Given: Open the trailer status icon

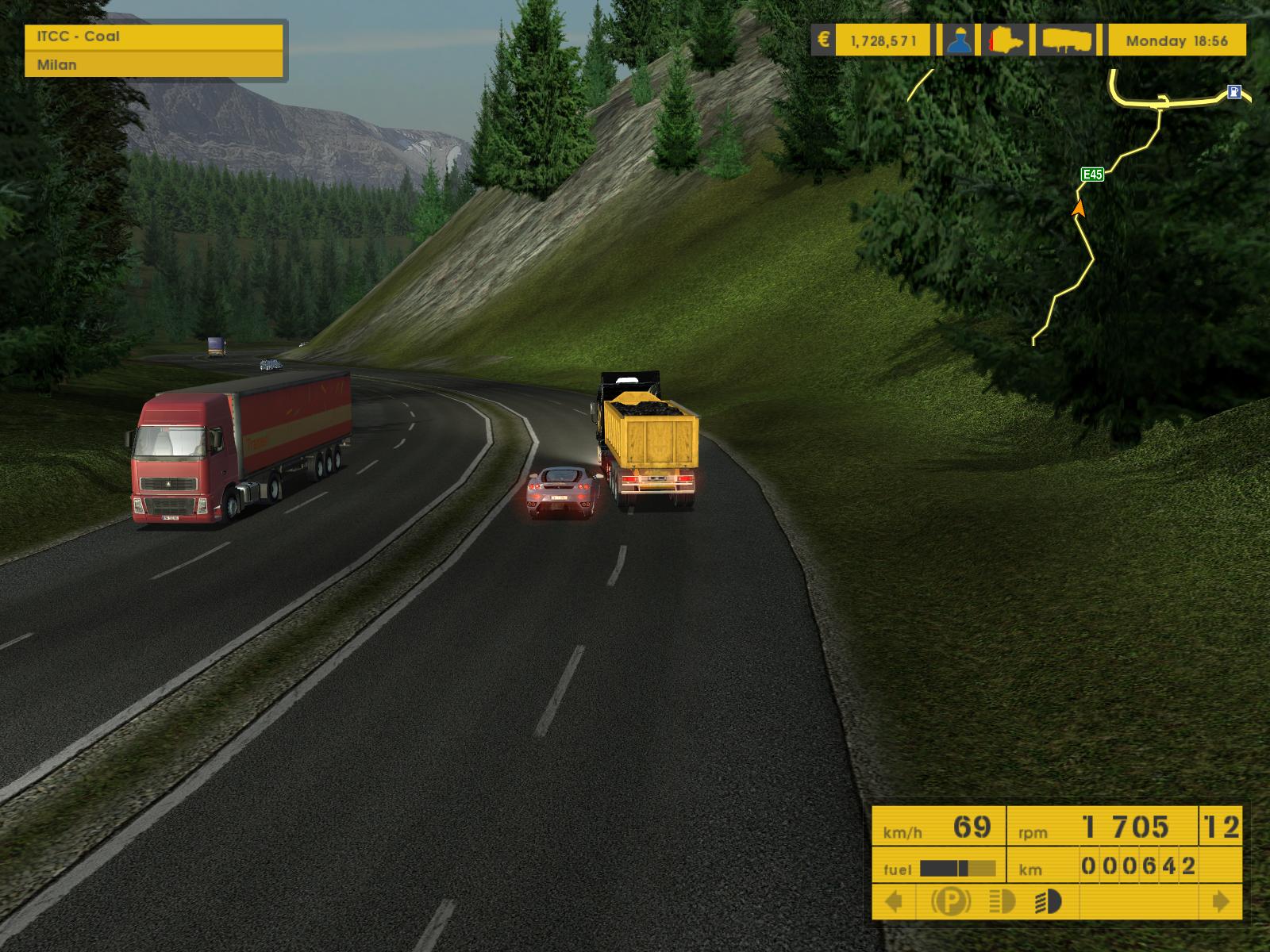Looking at the screenshot, I should click(1068, 40).
